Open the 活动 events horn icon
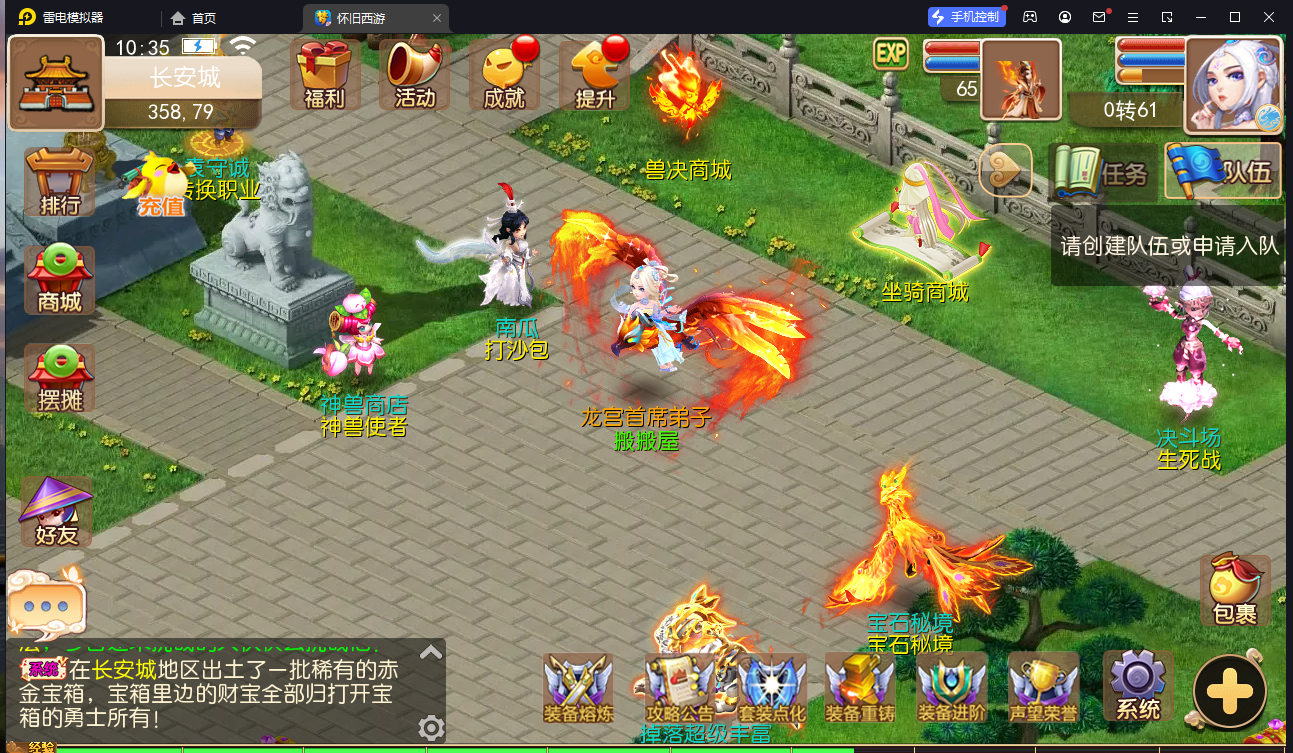 (414, 75)
